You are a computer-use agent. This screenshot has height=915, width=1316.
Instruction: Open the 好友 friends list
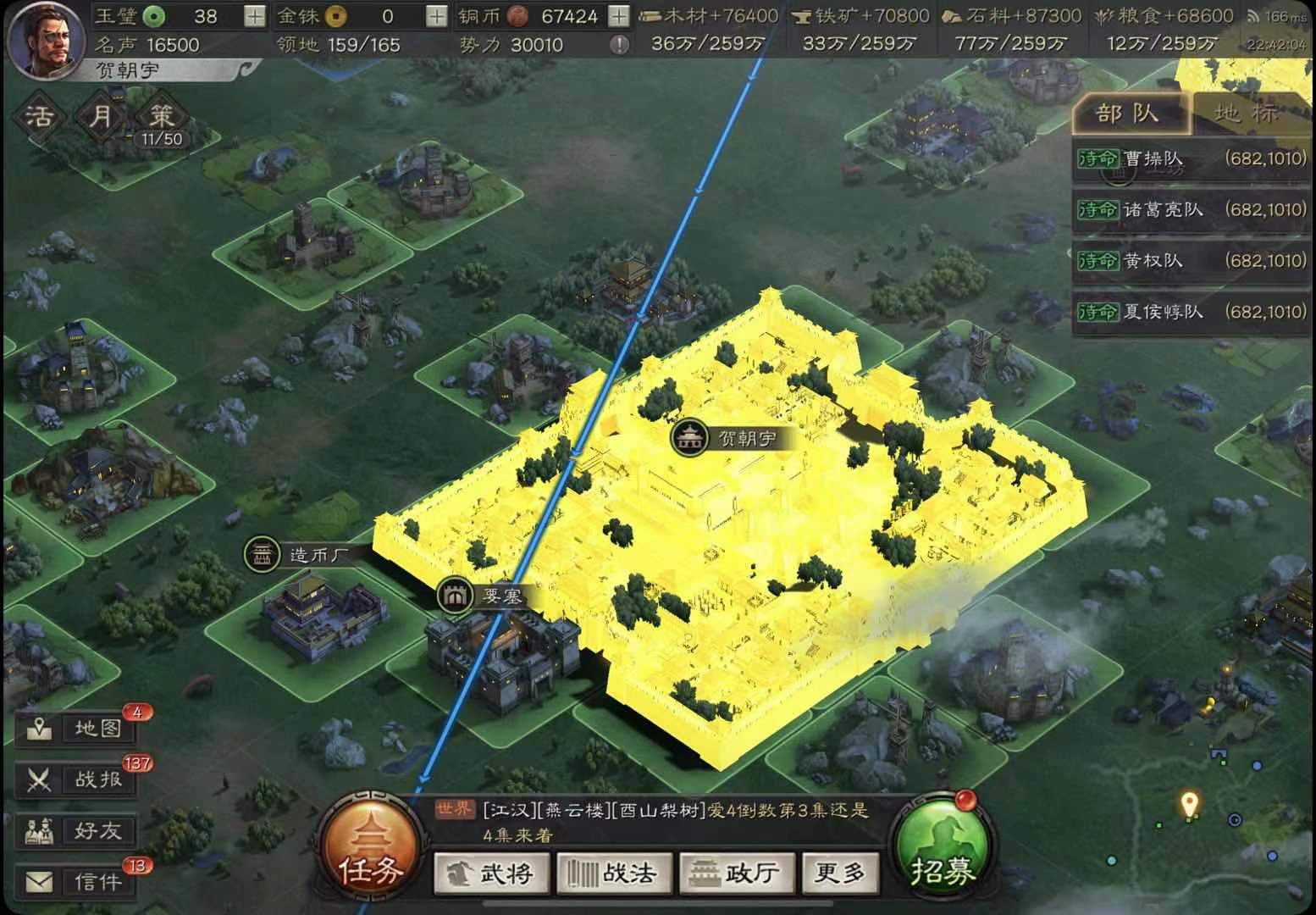(78, 831)
